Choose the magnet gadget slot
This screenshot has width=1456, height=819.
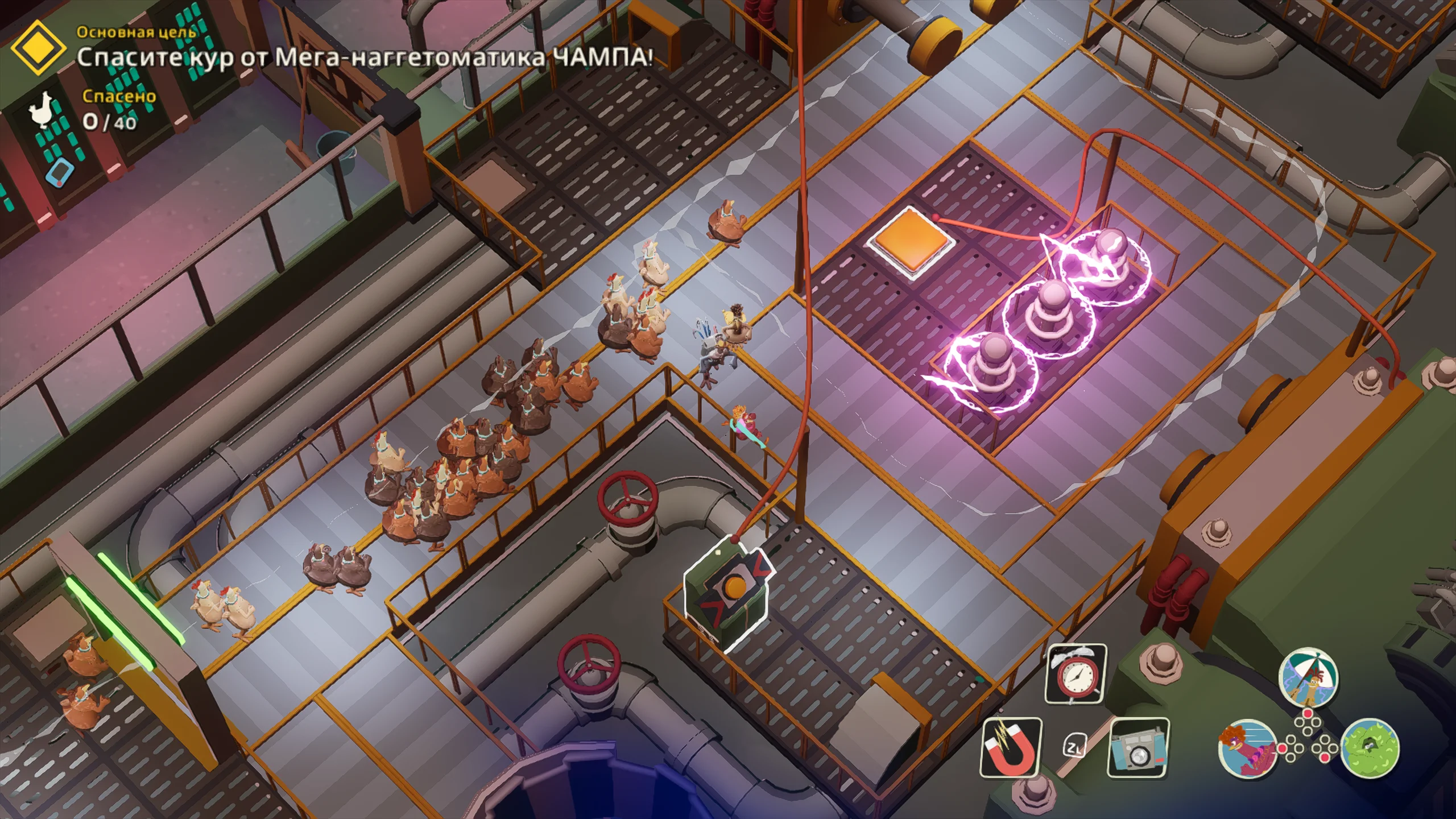(1011, 747)
